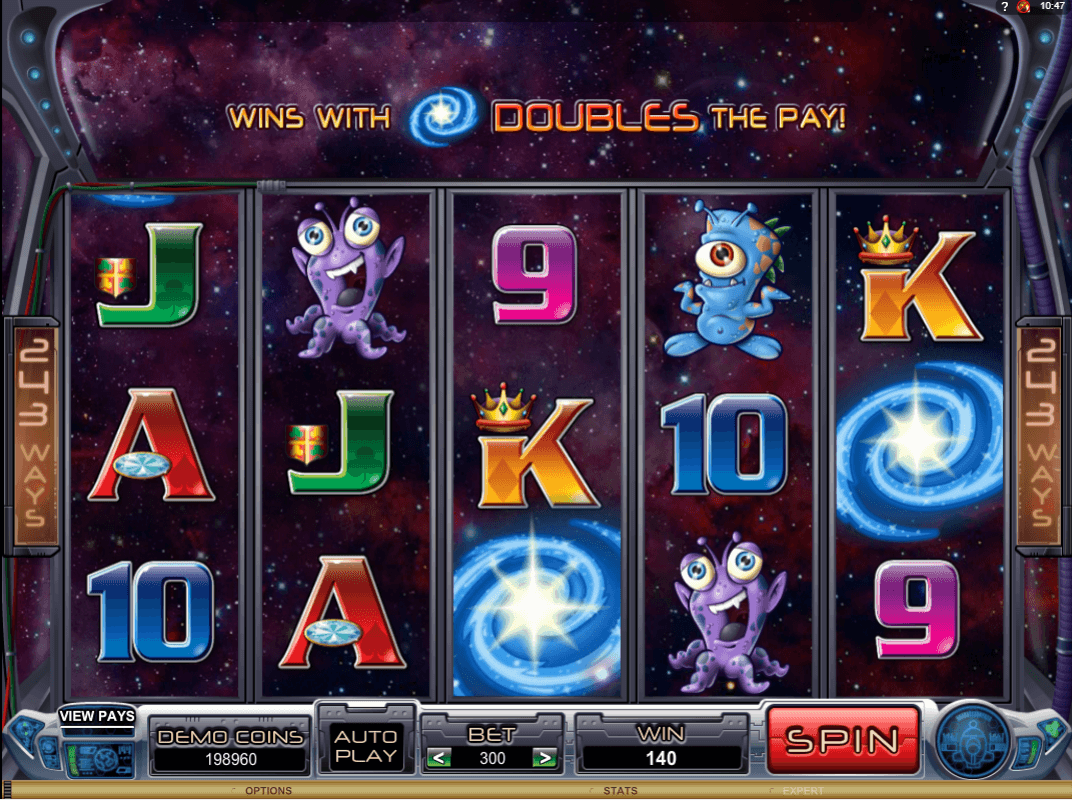1072x800 pixels.
Task: Decrease the bet with the left arrow
Action: click(438, 758)
